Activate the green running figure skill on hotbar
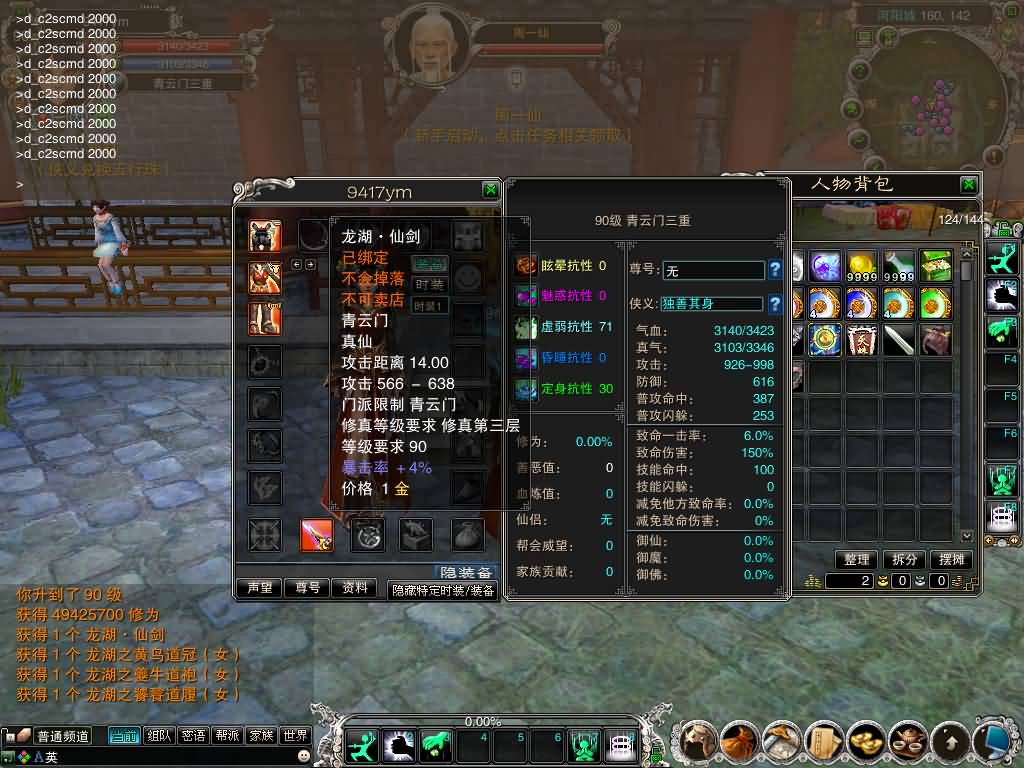Viewport: 1024px width, 768px height. [361, 745]
